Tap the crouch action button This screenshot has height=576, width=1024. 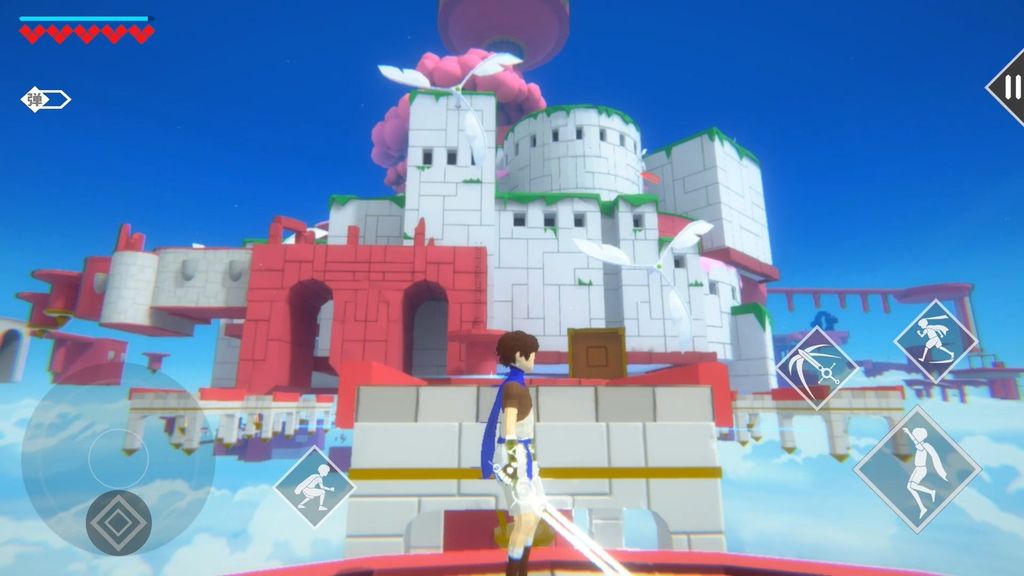pos(315,487)
